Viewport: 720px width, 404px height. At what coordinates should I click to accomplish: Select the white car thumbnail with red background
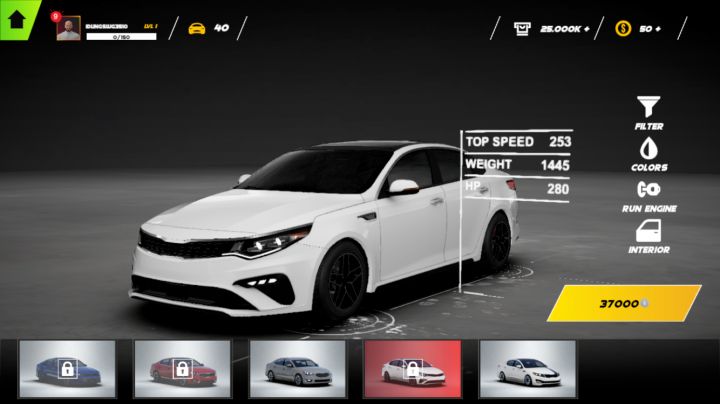pyautogui.click(x=412, y=369)
